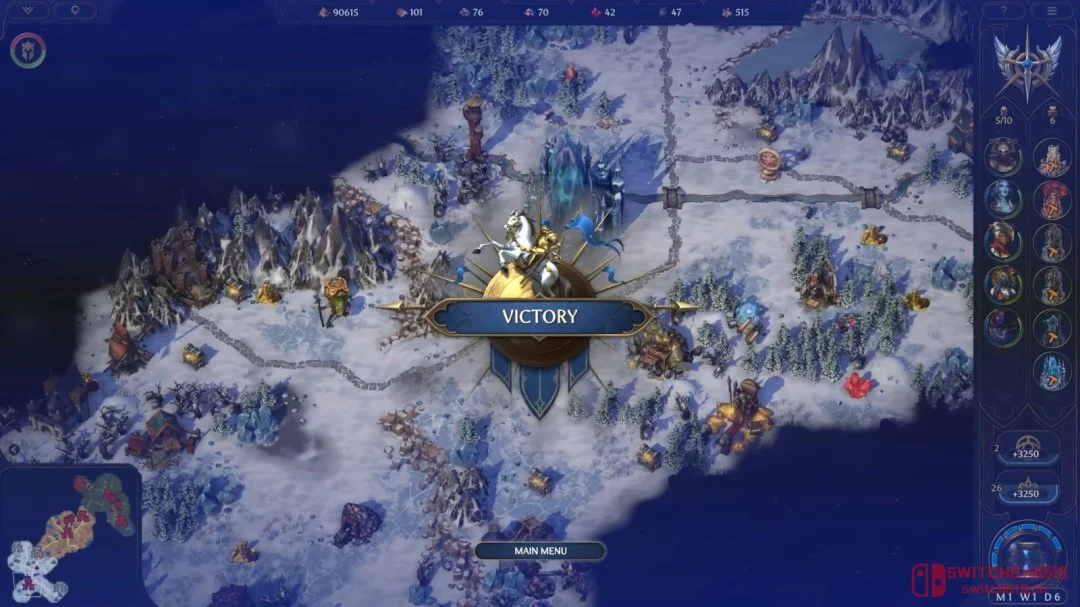Open the topmost town portrait
Screen dimensions: 1080x607
(x=1051, y=156)
